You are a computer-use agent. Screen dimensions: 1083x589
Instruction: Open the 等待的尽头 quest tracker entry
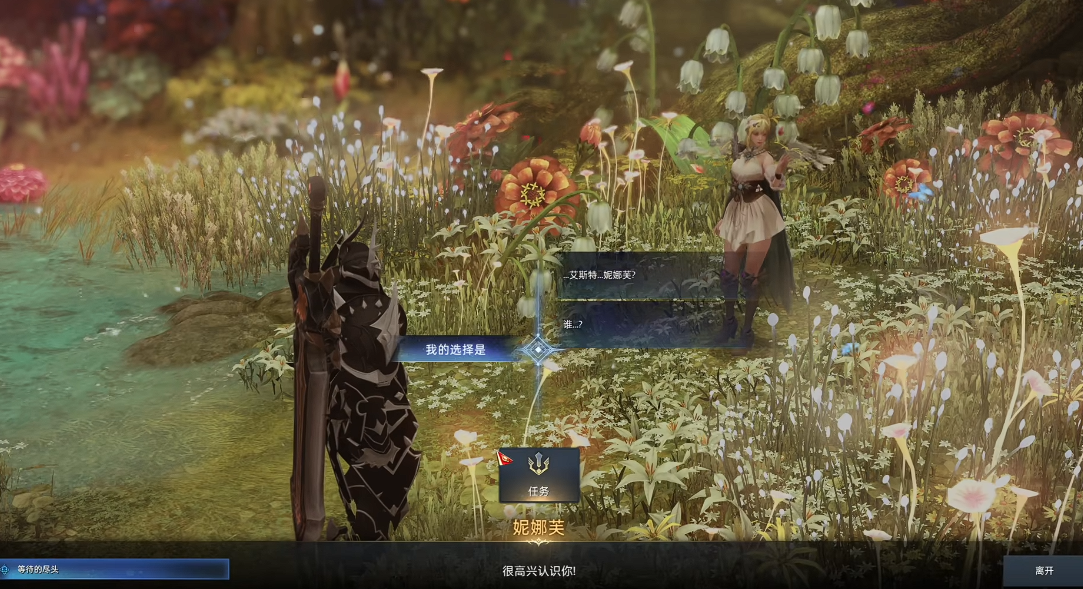click(x=115, y=569)
